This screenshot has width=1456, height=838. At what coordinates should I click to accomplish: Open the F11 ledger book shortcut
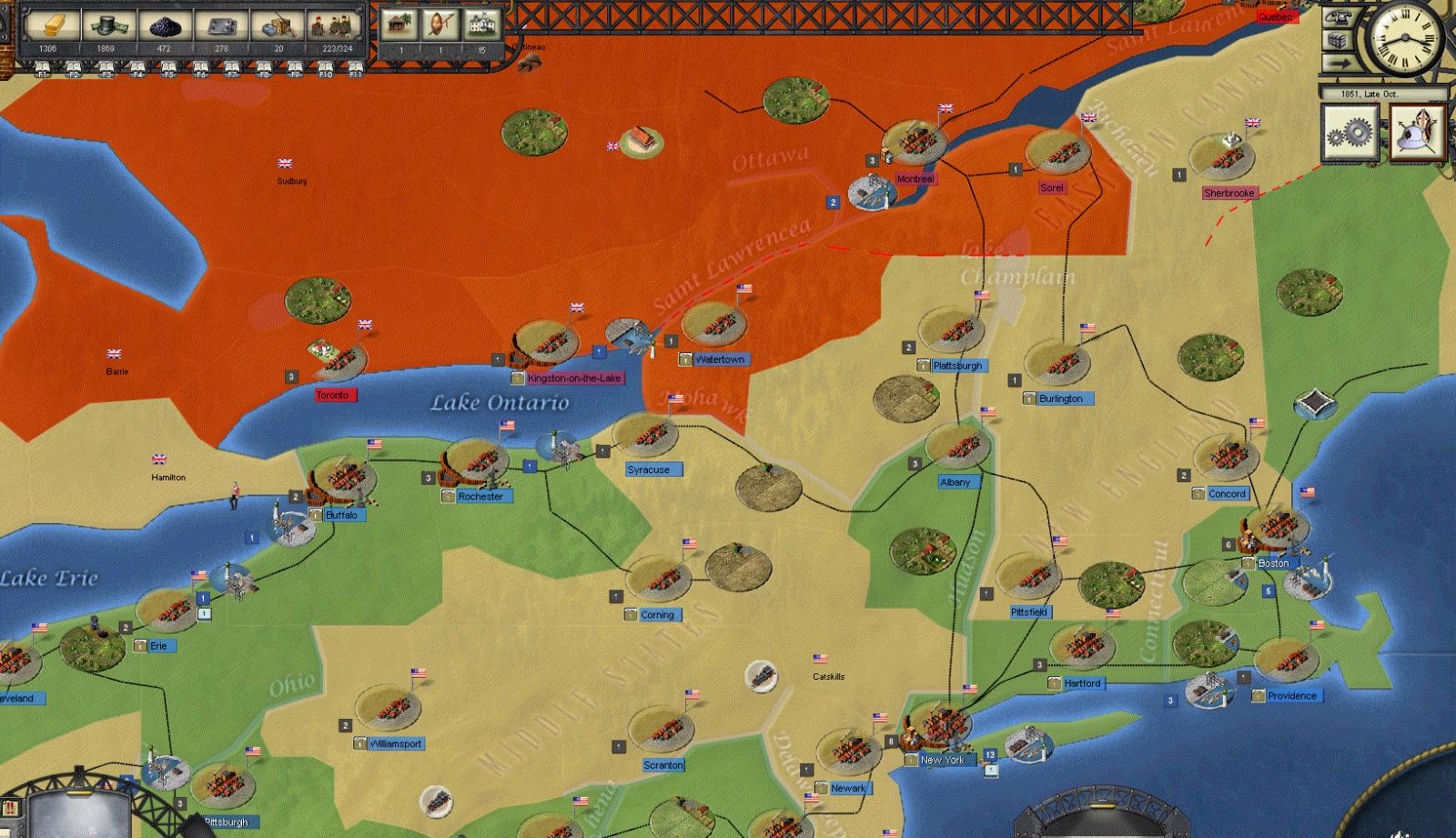[x=356, y=69]
